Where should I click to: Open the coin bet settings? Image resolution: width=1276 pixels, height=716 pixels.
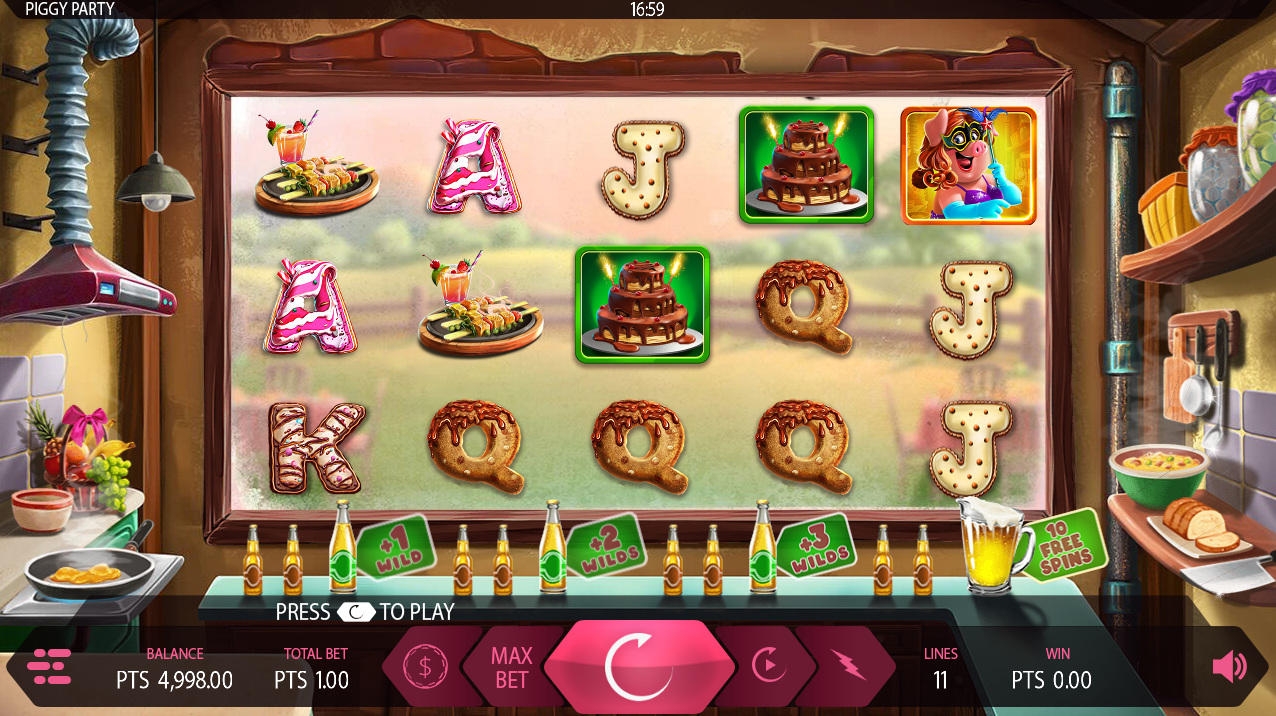coord(425,666)
